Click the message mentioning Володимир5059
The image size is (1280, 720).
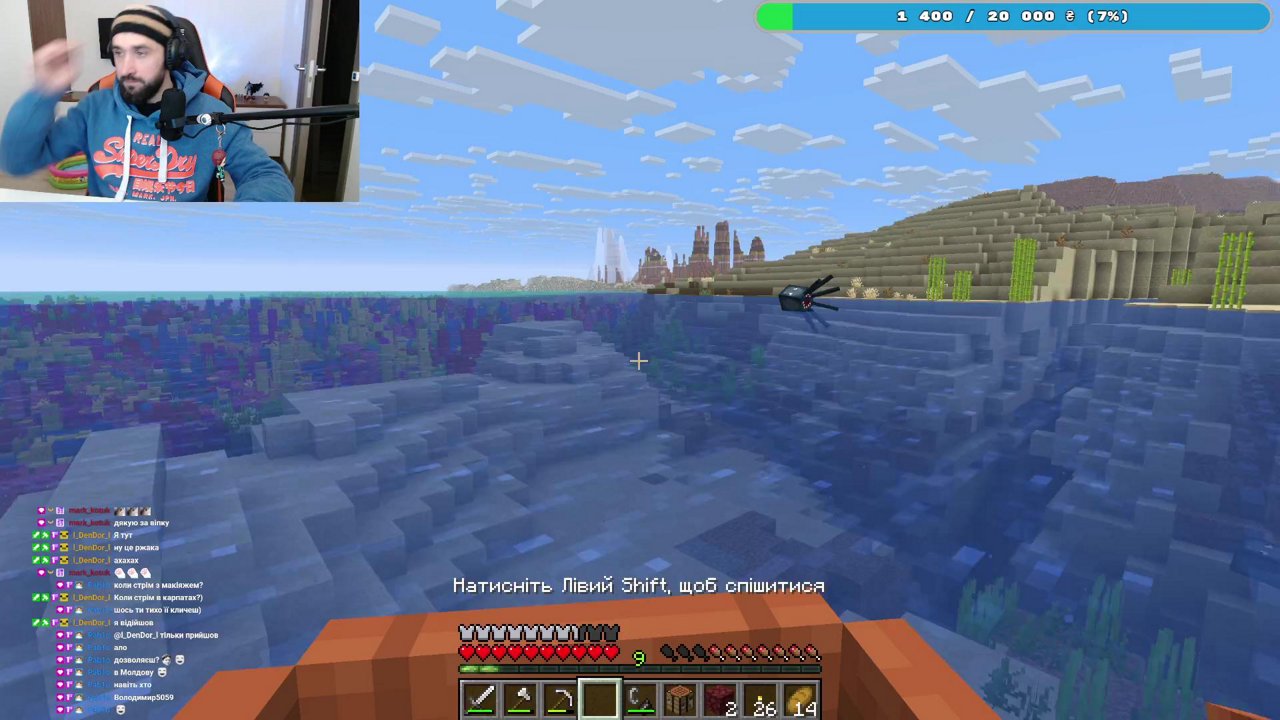(x=142, y=697)
